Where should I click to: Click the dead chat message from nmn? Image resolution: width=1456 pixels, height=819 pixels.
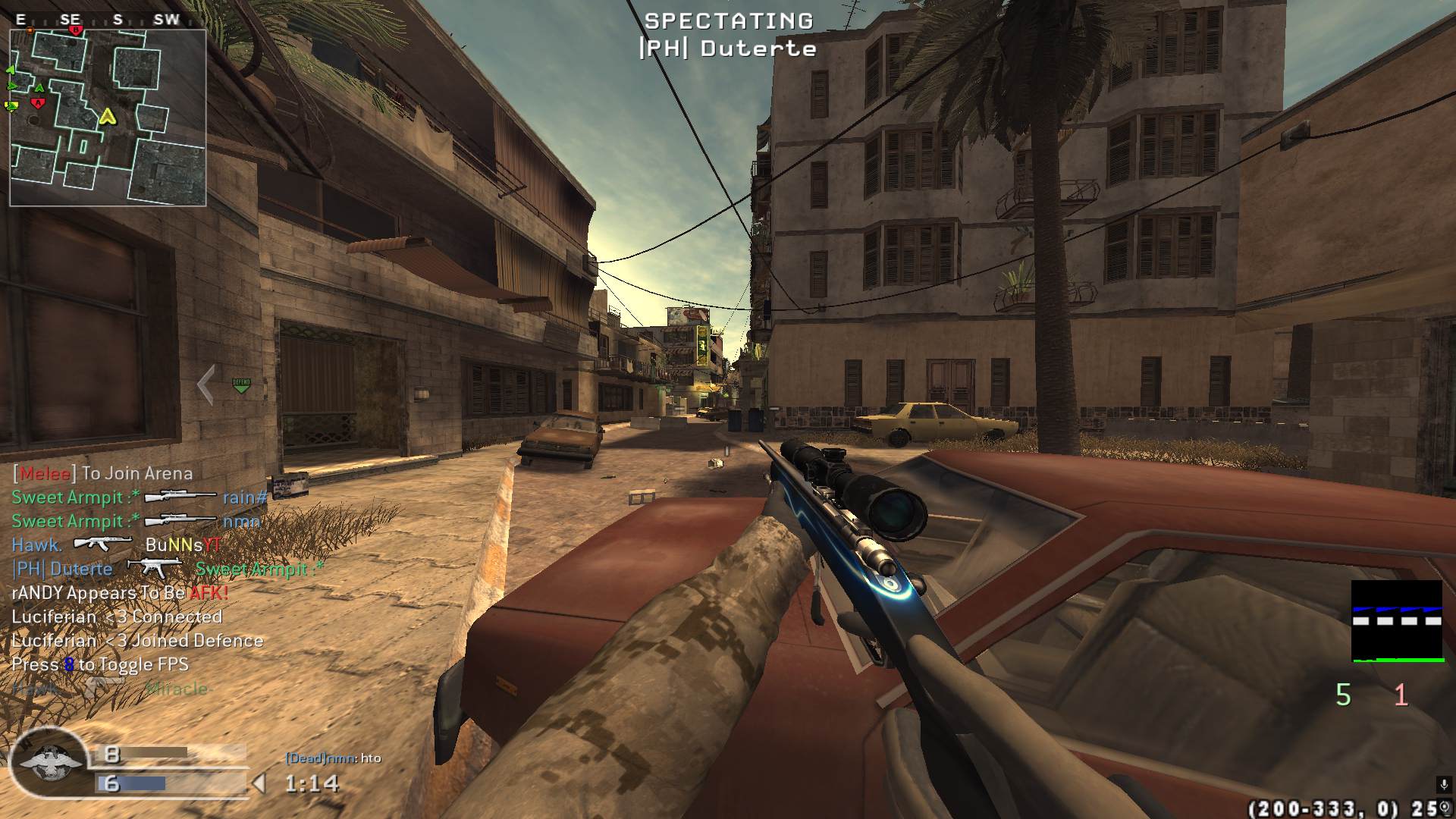(333, 758)
